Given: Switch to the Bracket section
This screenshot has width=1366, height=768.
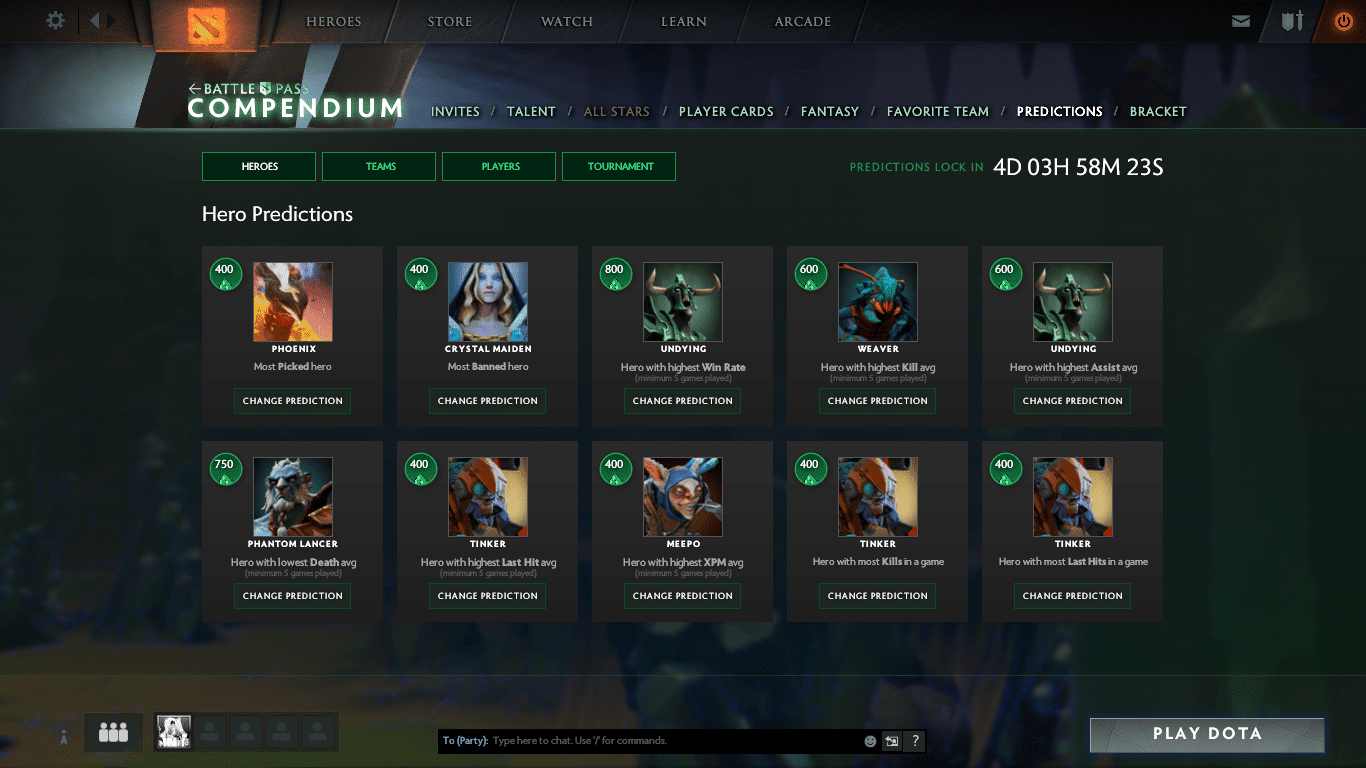Looking at the screenshot, I should click(x=1157, y=112).
